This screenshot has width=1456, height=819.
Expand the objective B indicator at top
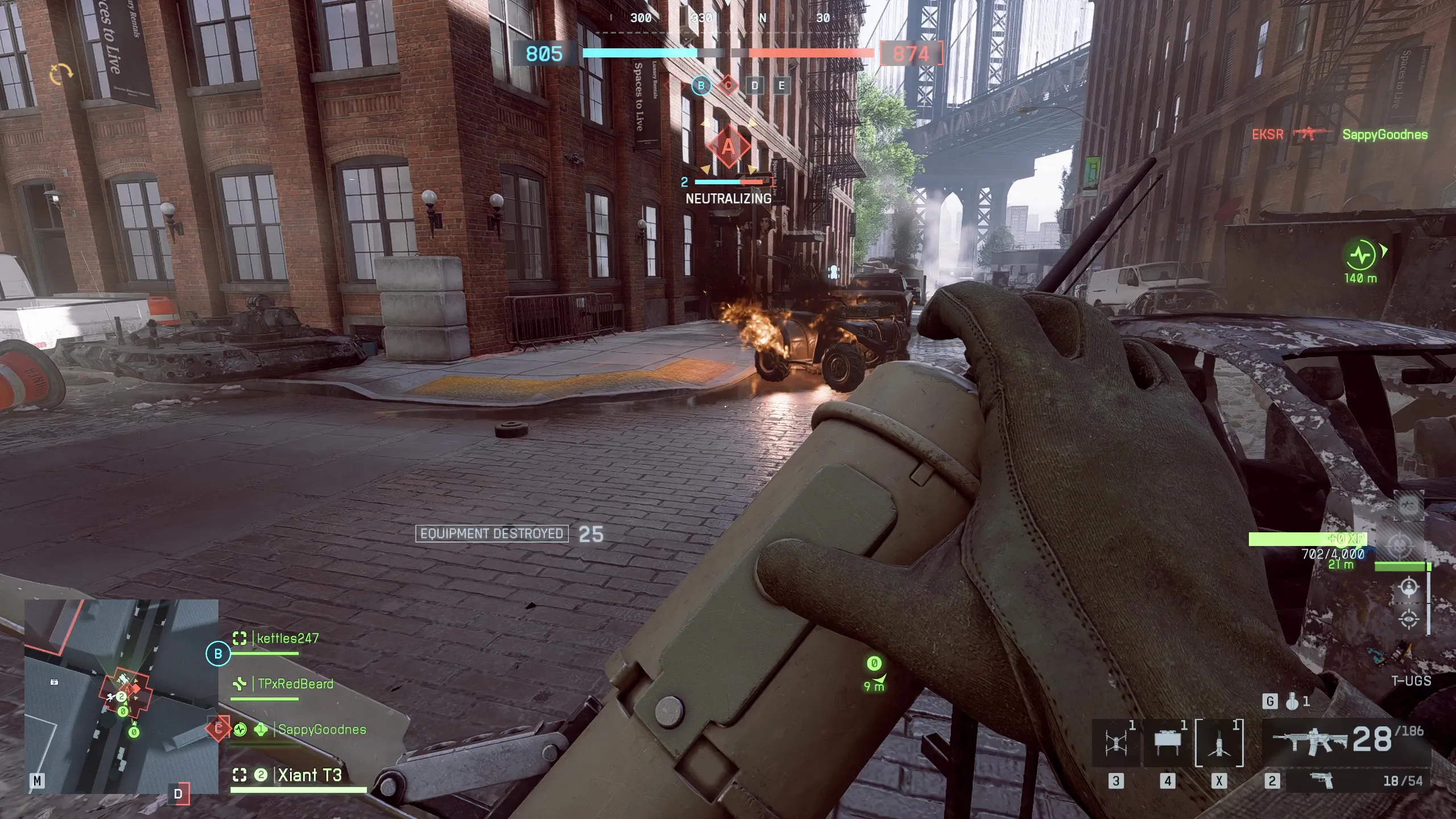pos(701,85)
